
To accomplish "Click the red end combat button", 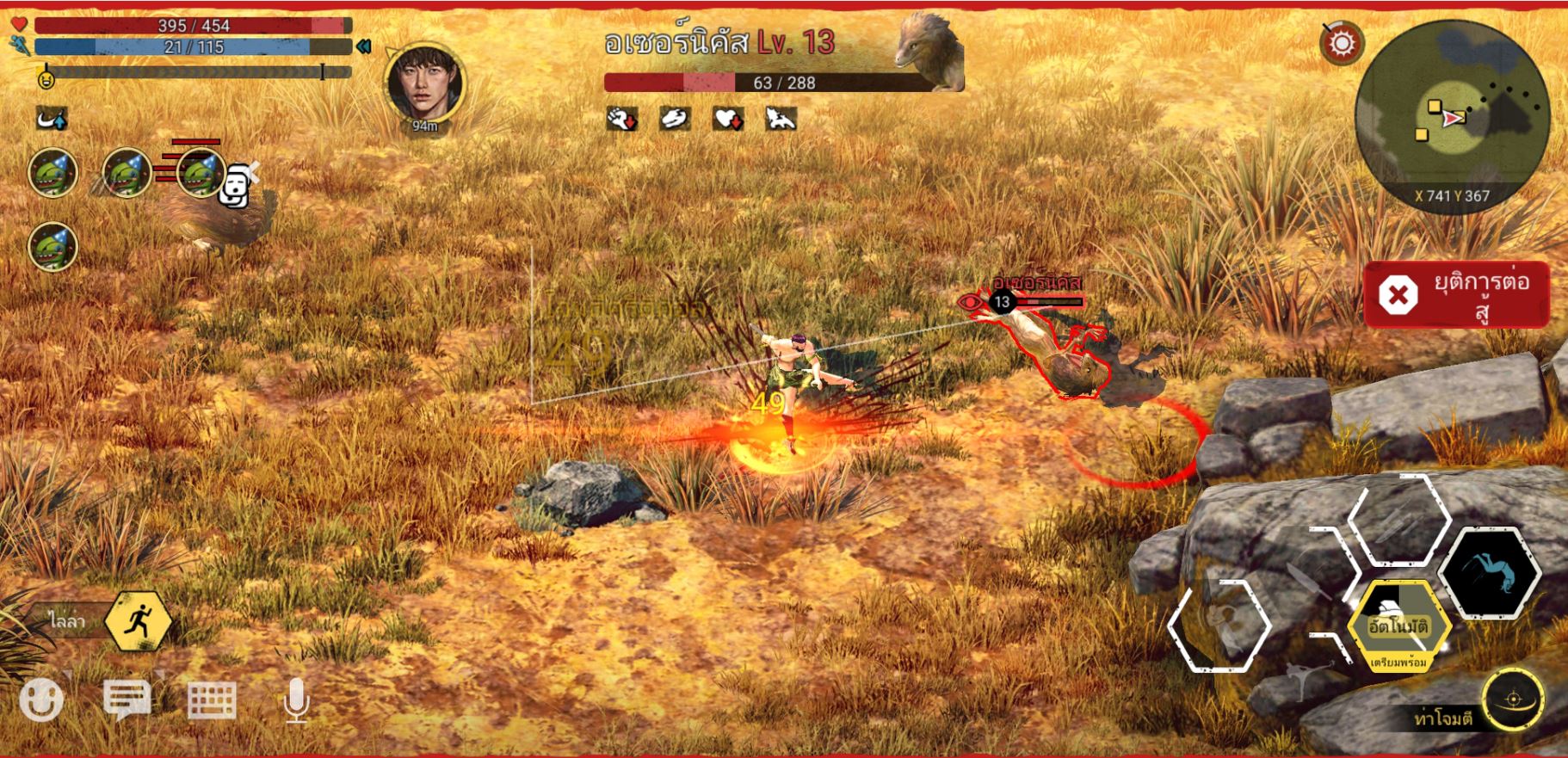I will click(x=1456, y=295).
